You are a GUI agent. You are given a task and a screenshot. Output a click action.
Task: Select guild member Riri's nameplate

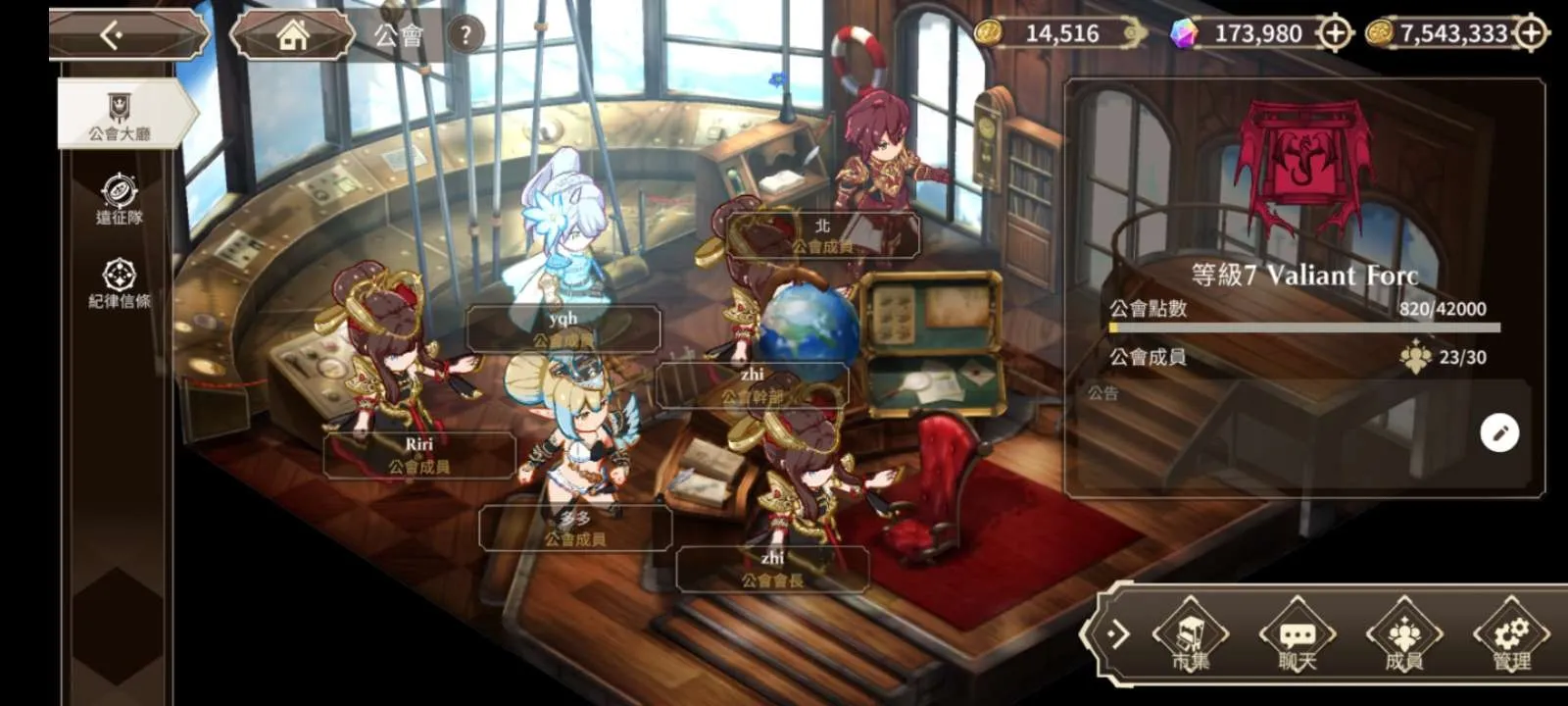(x=419, y=455)
